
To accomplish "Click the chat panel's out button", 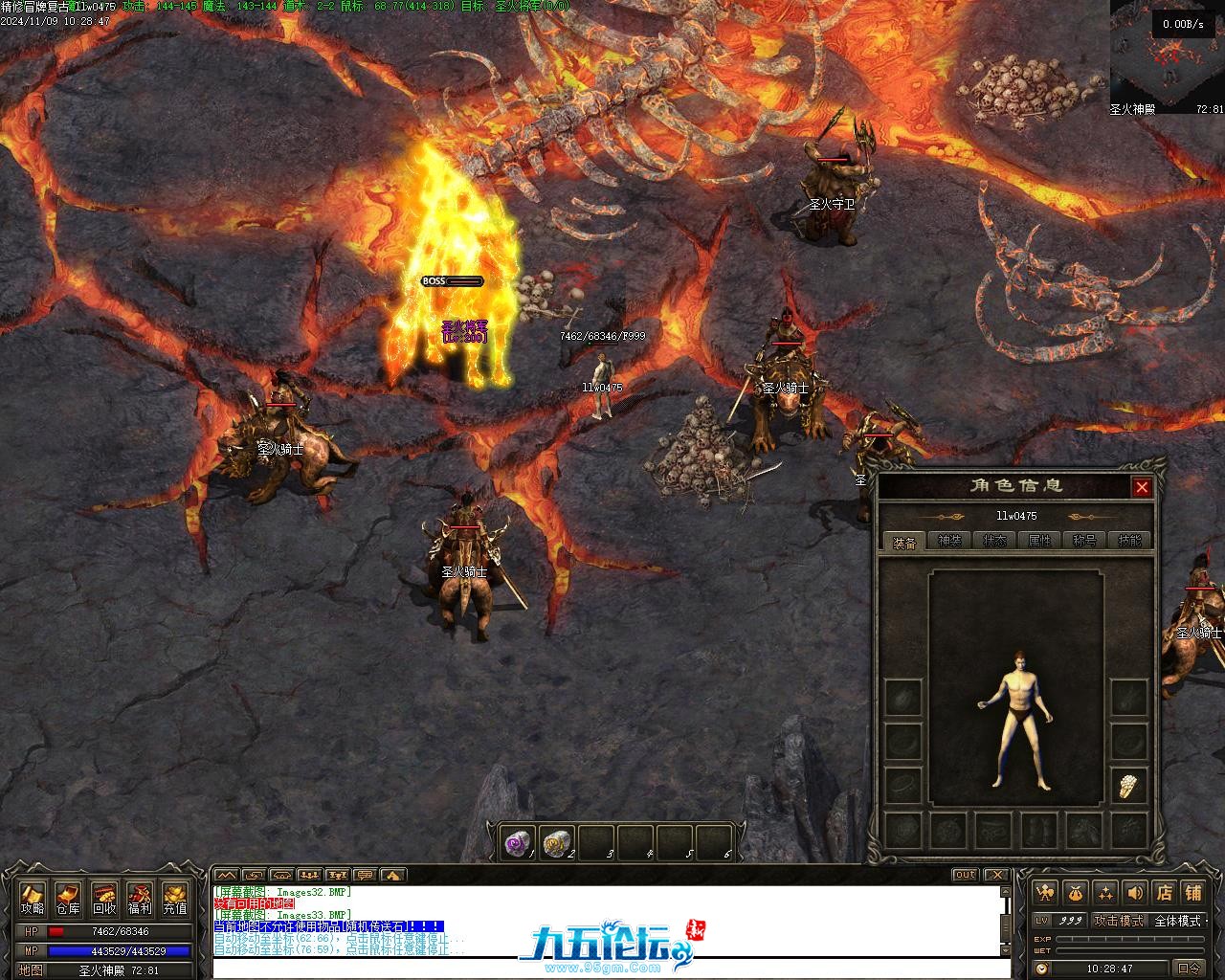I will (965, 875).
